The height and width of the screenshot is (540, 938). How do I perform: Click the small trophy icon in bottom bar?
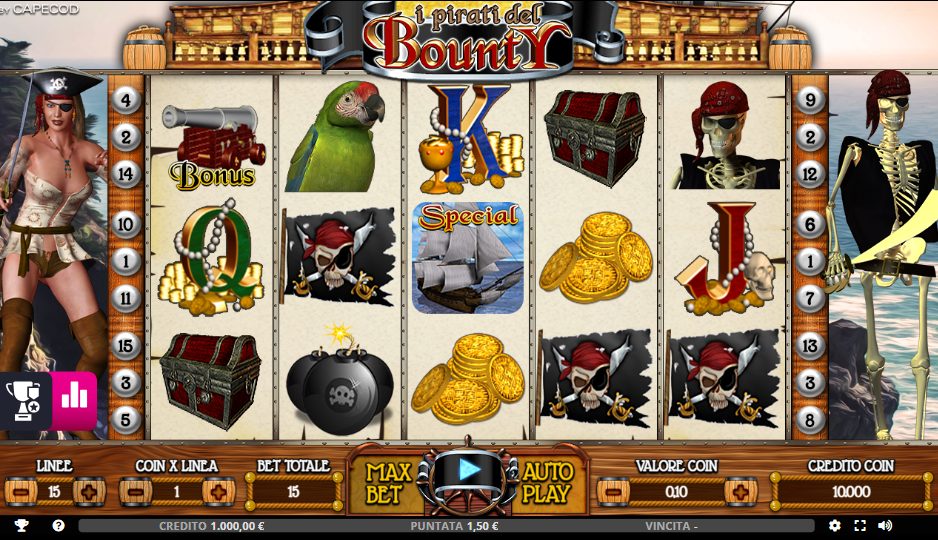[x=21, y=525]
